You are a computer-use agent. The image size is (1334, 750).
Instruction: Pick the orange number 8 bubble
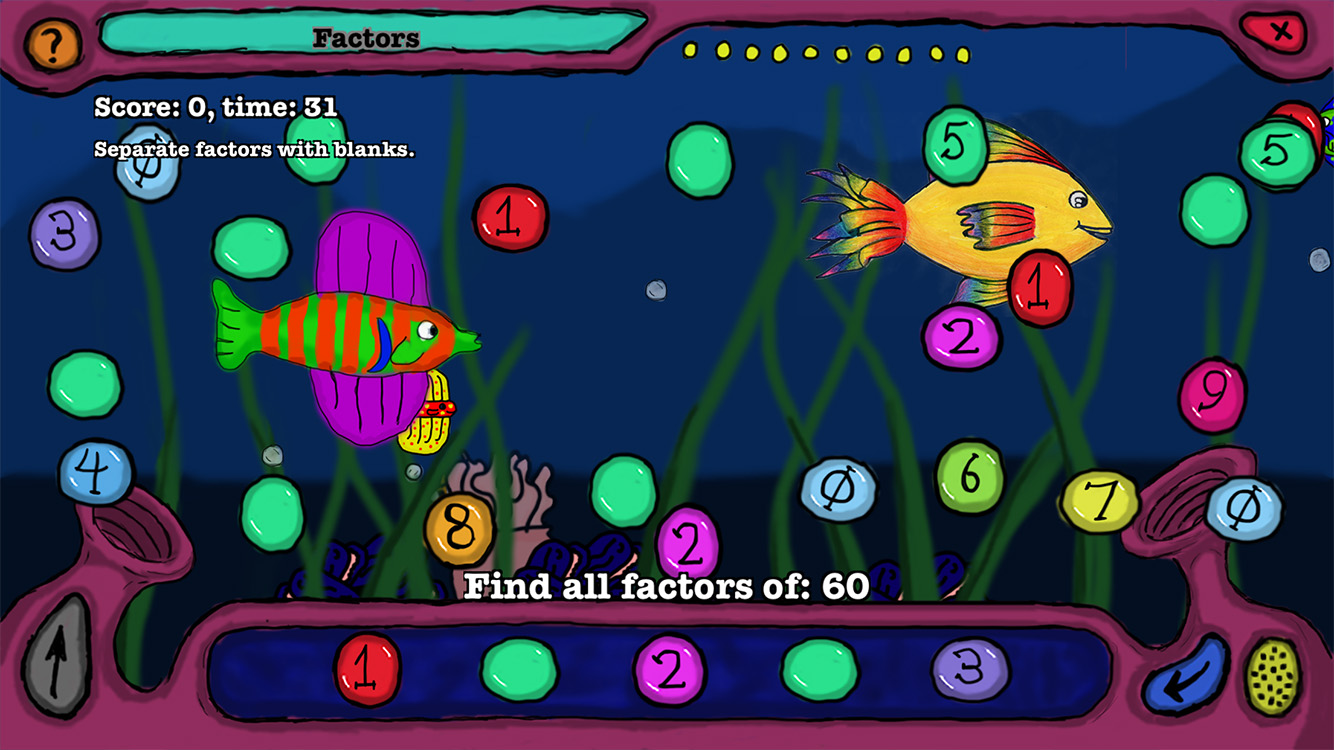[x=459, y=530]
